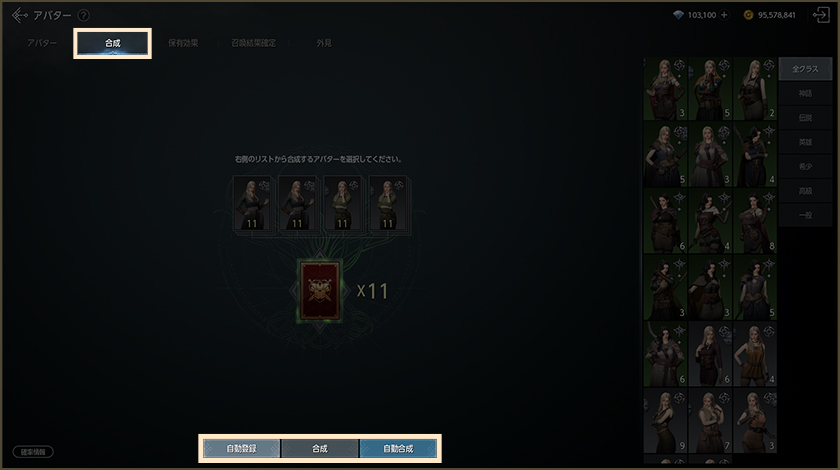The height and width of the screenshot is (470, 840).
Task: Open the 確率情報 probability info
Action: click(x=33, y=452)
